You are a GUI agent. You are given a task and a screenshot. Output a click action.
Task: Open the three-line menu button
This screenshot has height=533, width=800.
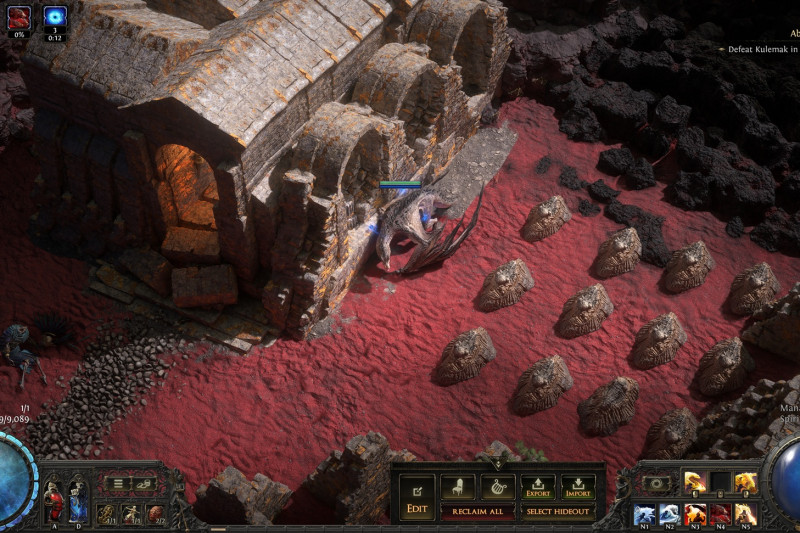click(x=119, y=484)
